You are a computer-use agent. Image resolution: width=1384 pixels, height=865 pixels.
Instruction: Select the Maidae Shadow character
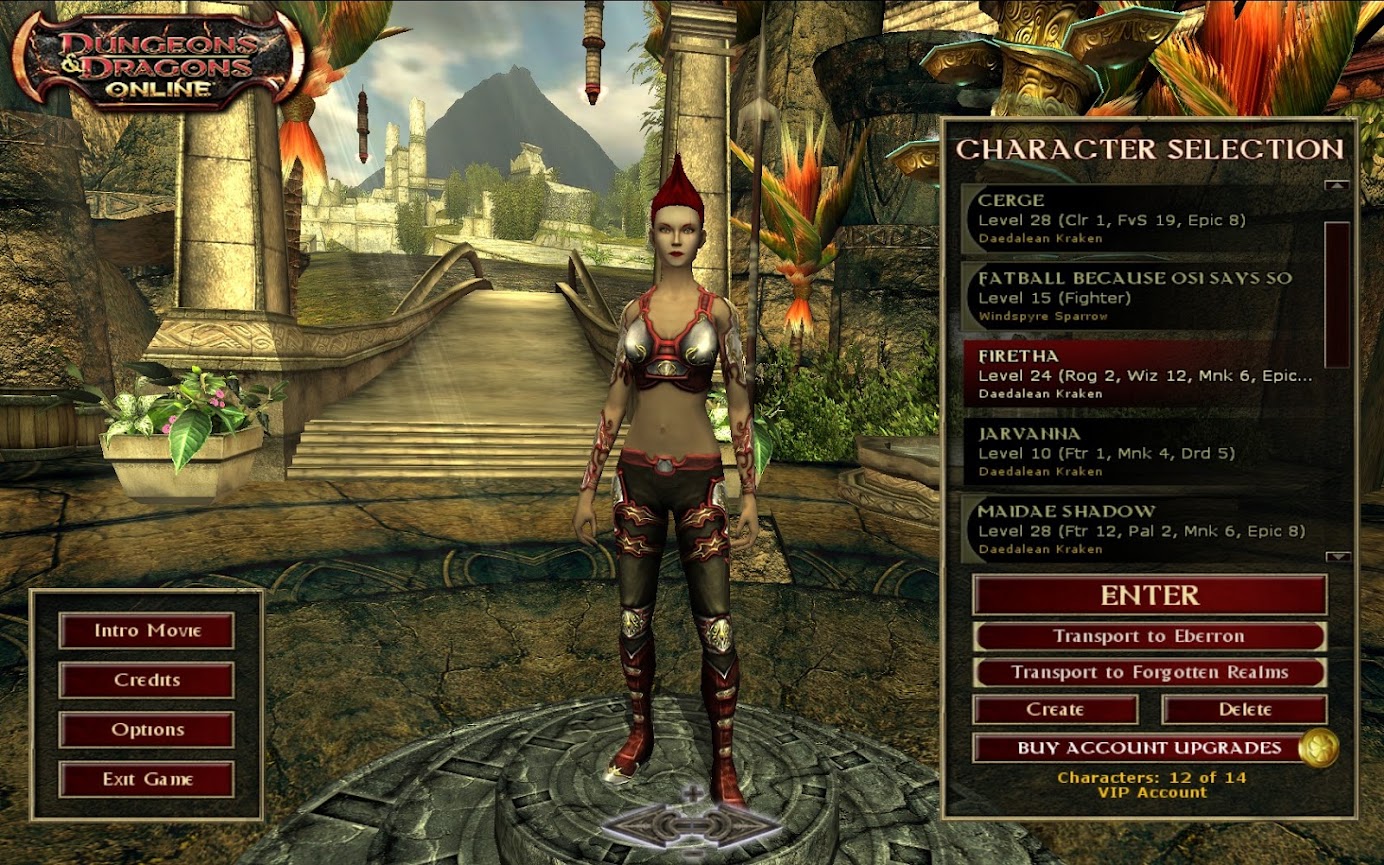[x=1140, y=529]
